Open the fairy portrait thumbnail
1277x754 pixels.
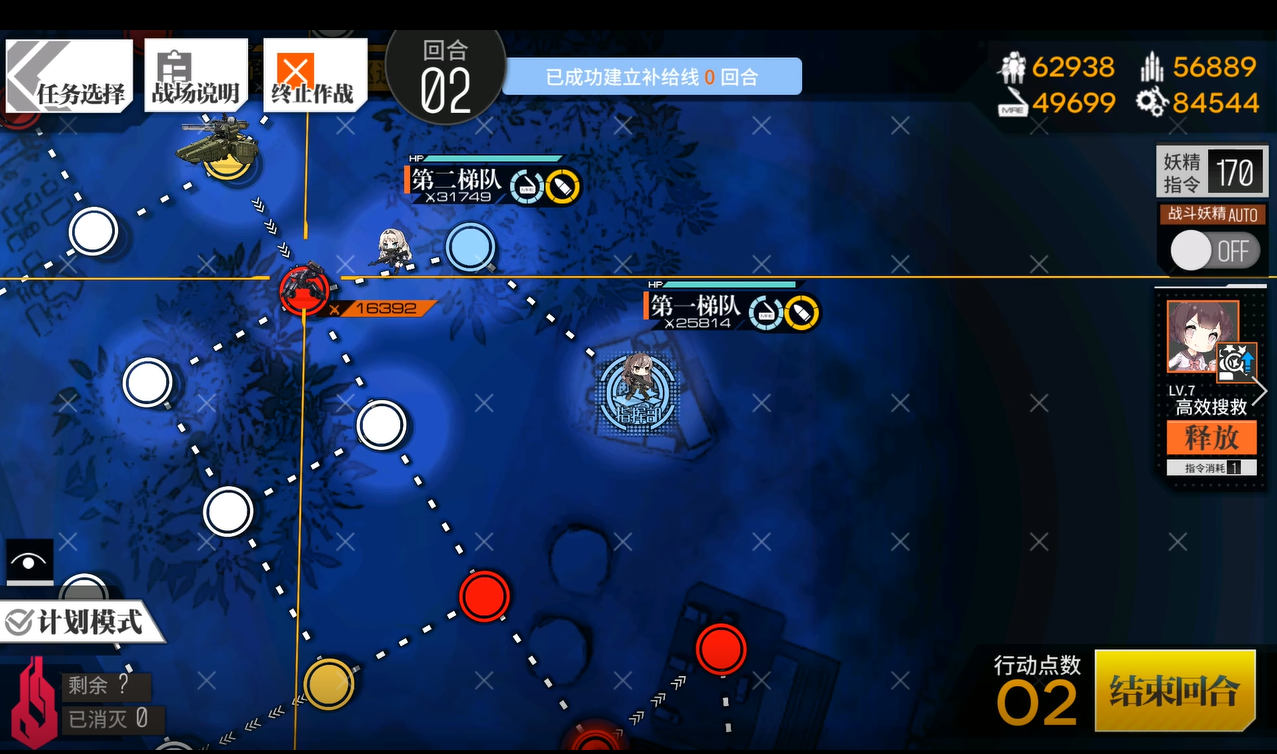click(x=1203, y=336)
